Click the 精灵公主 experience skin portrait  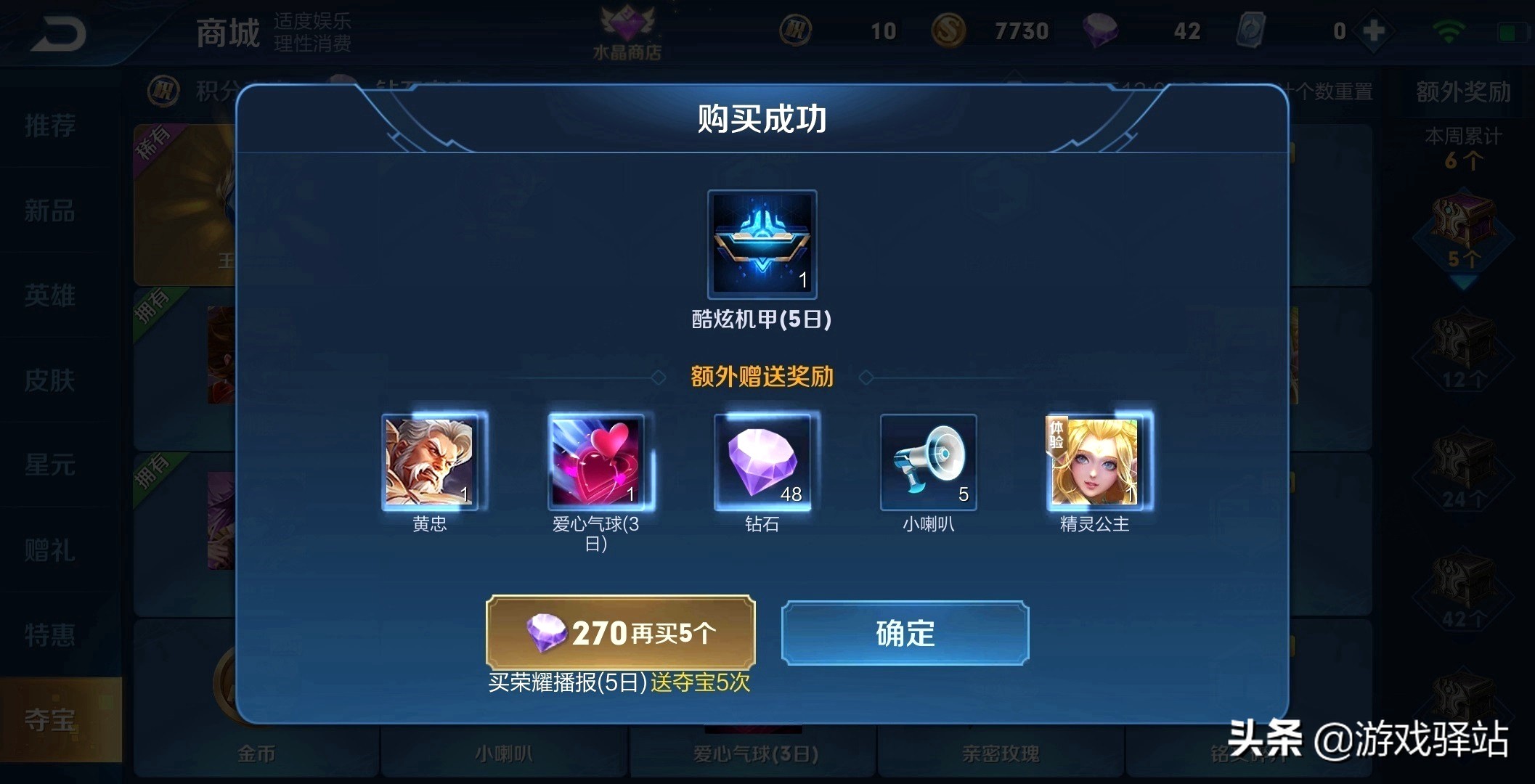1095,462
